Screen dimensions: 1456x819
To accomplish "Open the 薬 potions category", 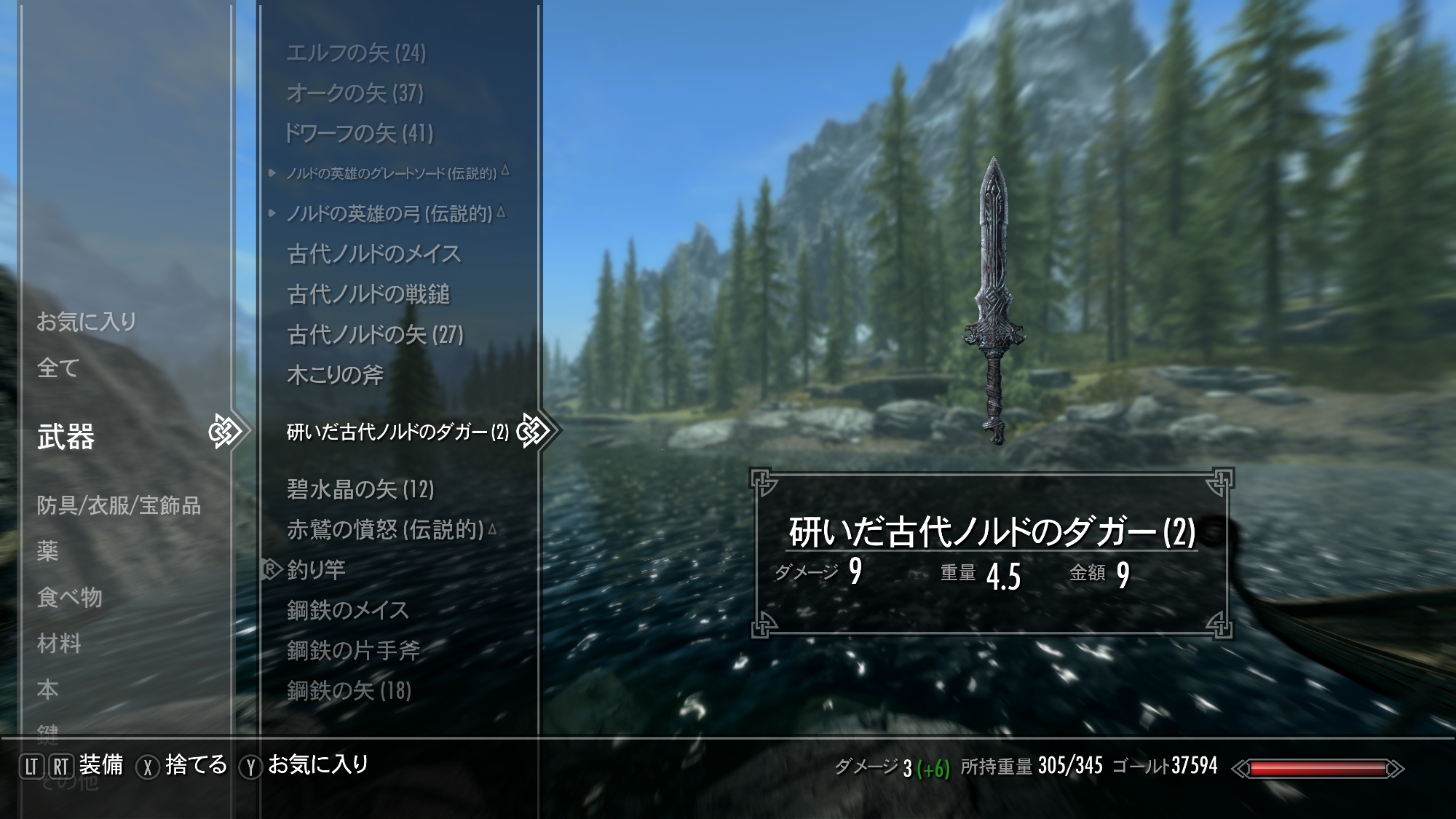I will point(47,551).
